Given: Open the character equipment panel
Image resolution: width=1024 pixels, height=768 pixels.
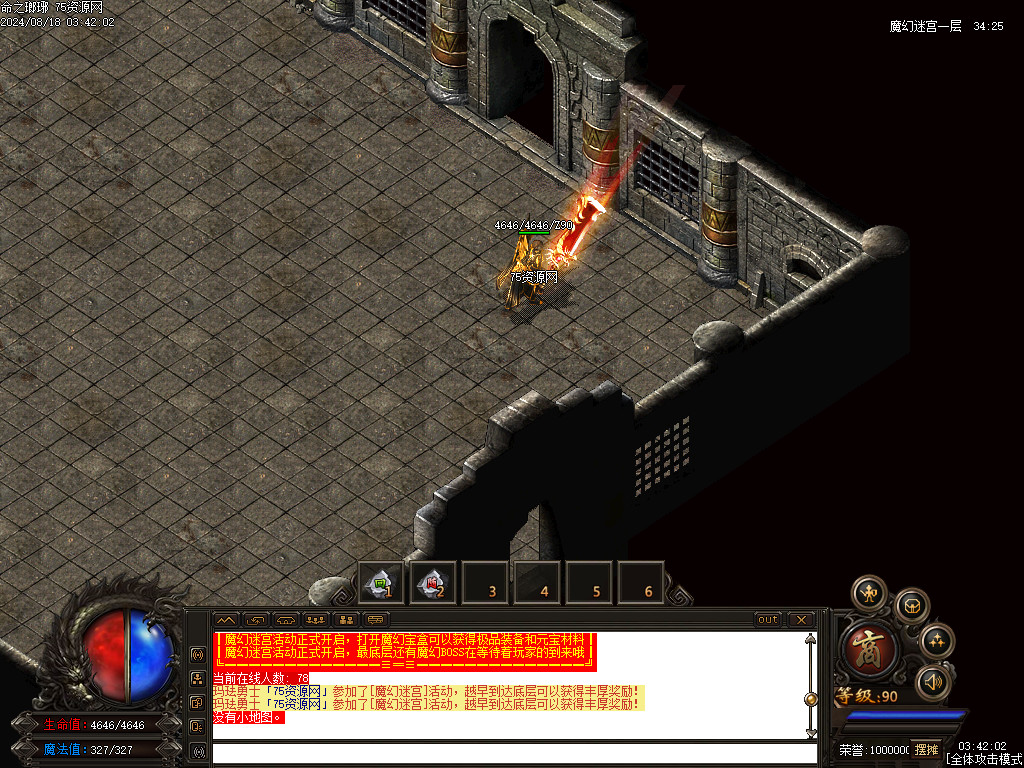Looking at the screenshot, I should tap(869, 593).
